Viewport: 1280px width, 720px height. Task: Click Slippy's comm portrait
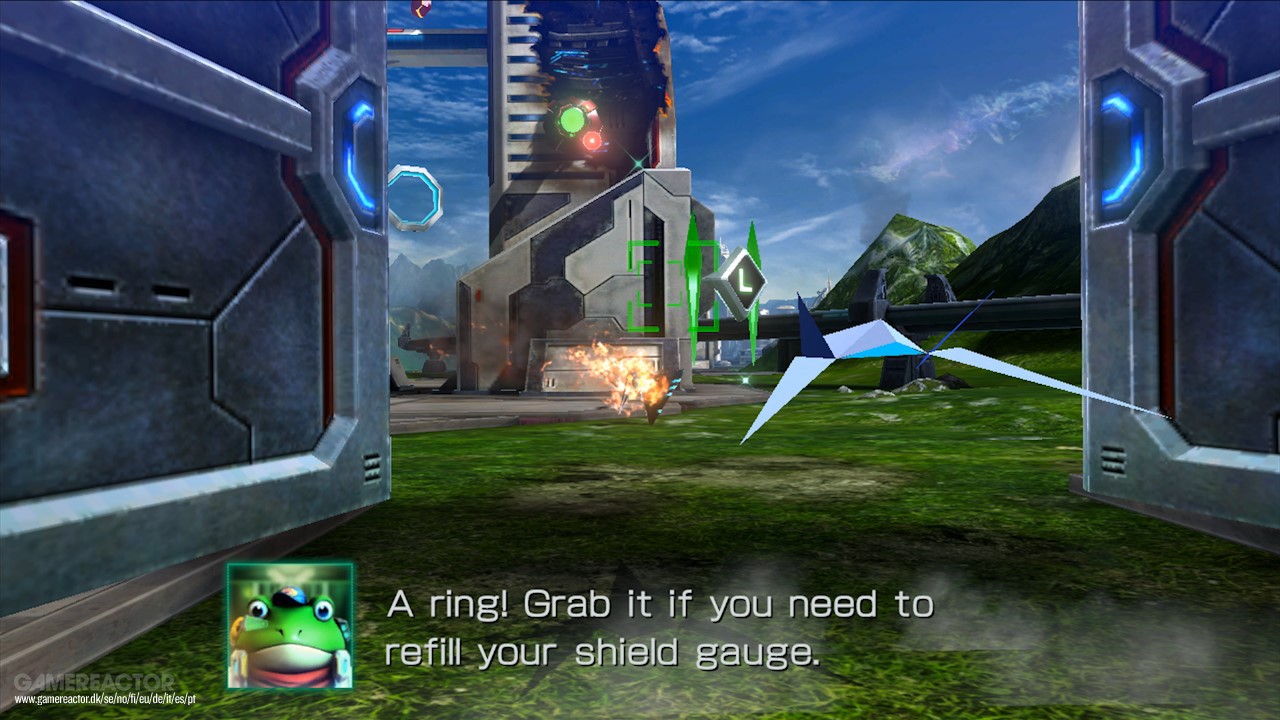pos(290,626)
